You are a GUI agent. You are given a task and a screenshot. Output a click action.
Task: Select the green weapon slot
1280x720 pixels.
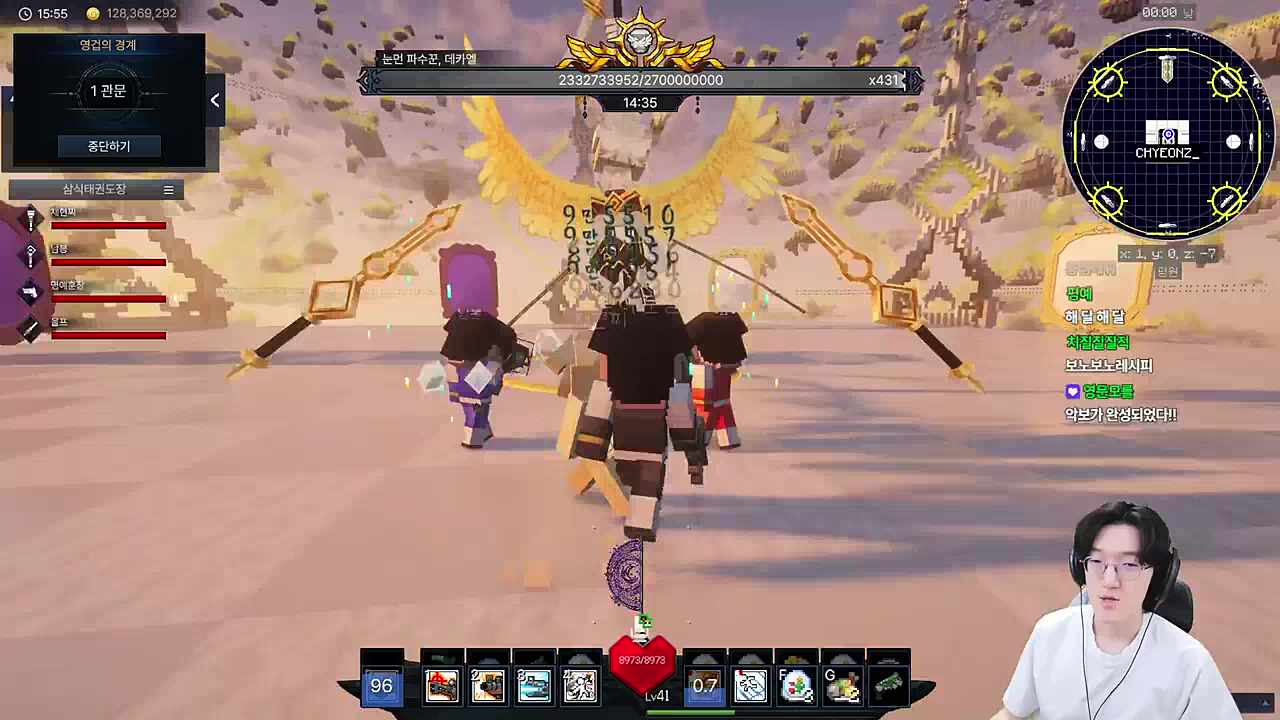coord(888,684)
